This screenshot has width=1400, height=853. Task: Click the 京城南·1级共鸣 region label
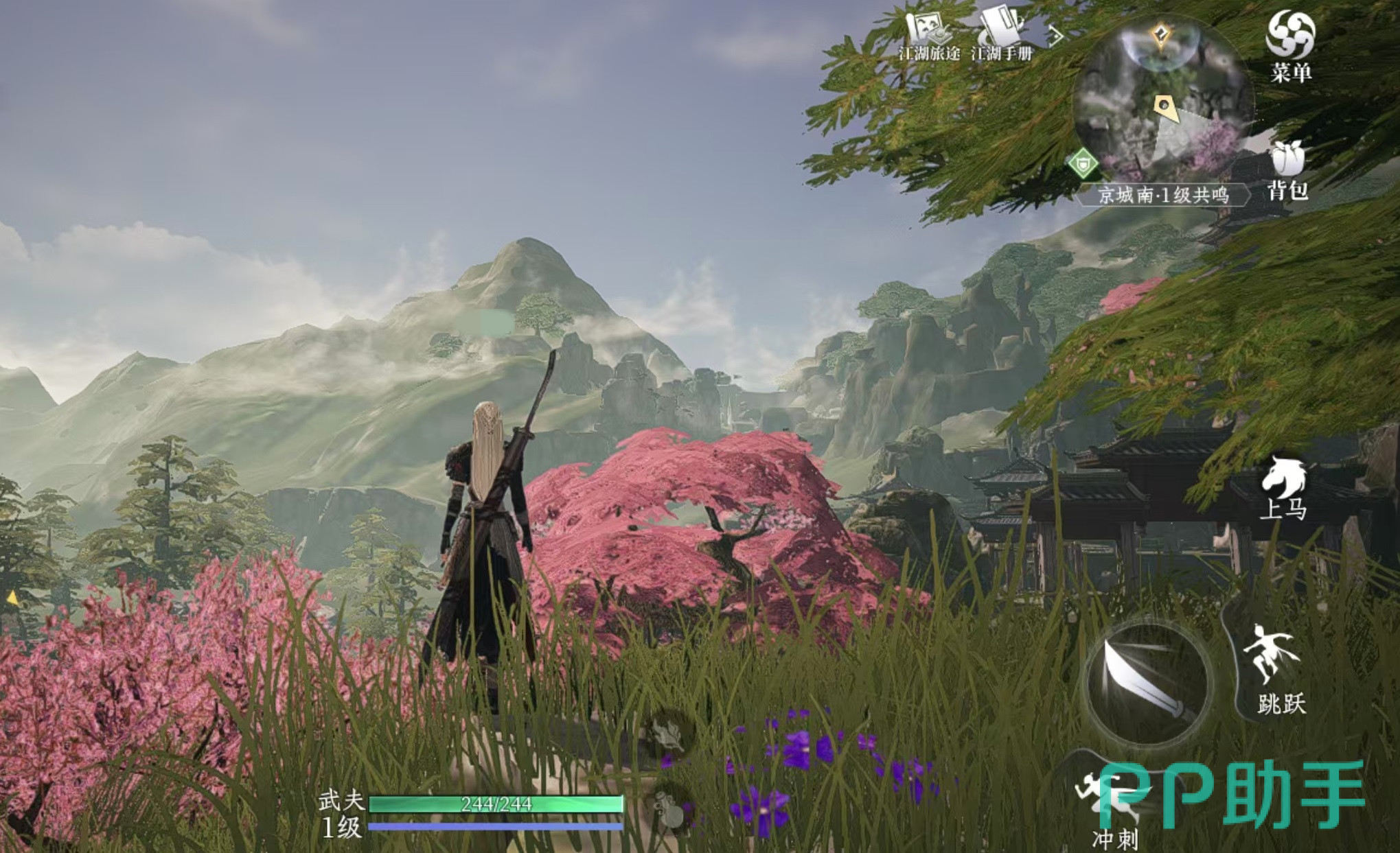pos(1163,195)
